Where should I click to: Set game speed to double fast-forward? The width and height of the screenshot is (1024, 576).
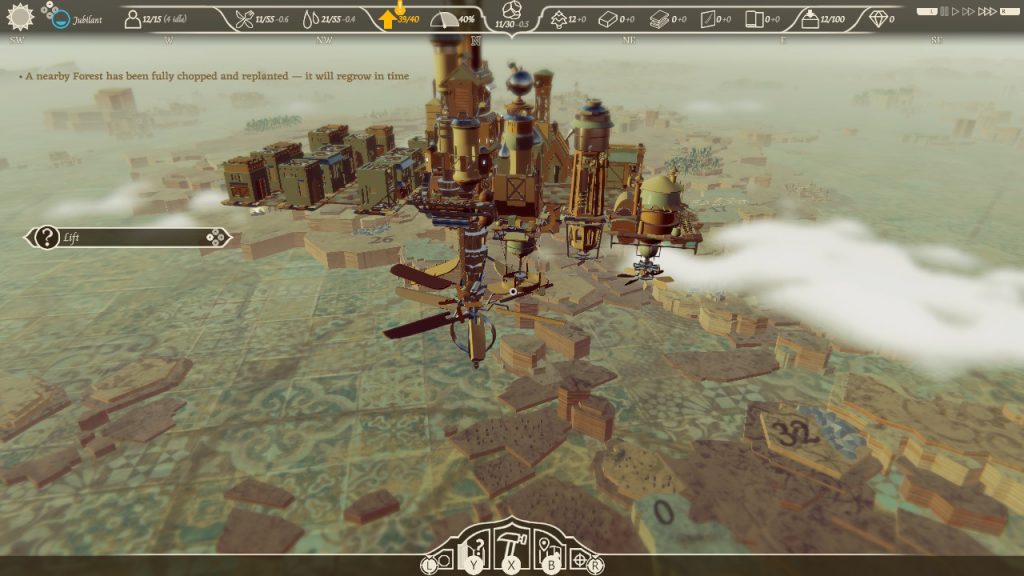click(967, 12)
